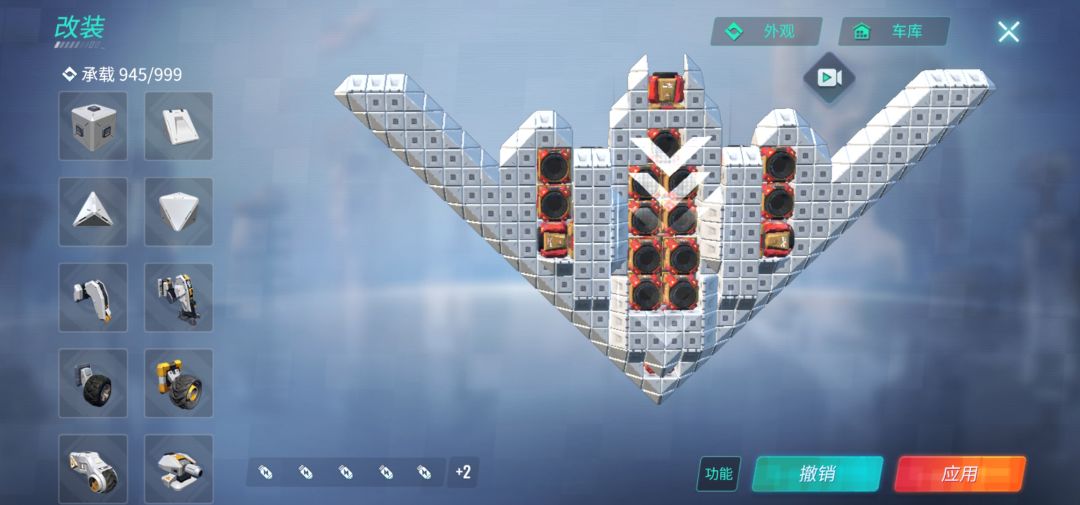Open the 功能 function menu

tap(718, 474)
